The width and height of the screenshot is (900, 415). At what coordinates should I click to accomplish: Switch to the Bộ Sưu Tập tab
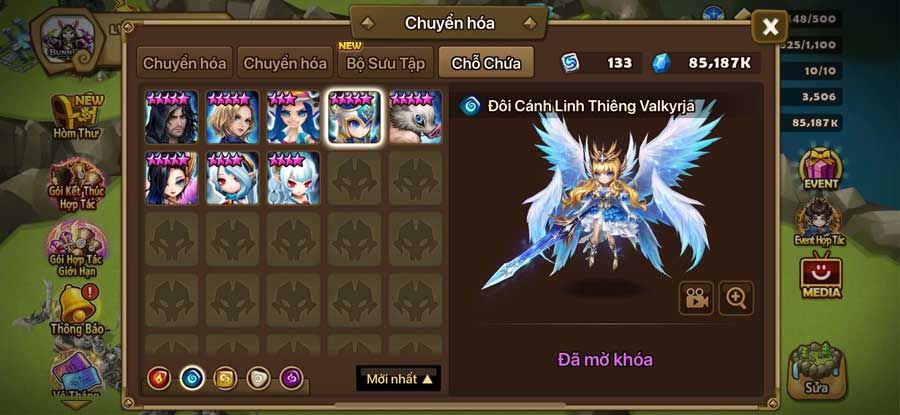[385, 63]
